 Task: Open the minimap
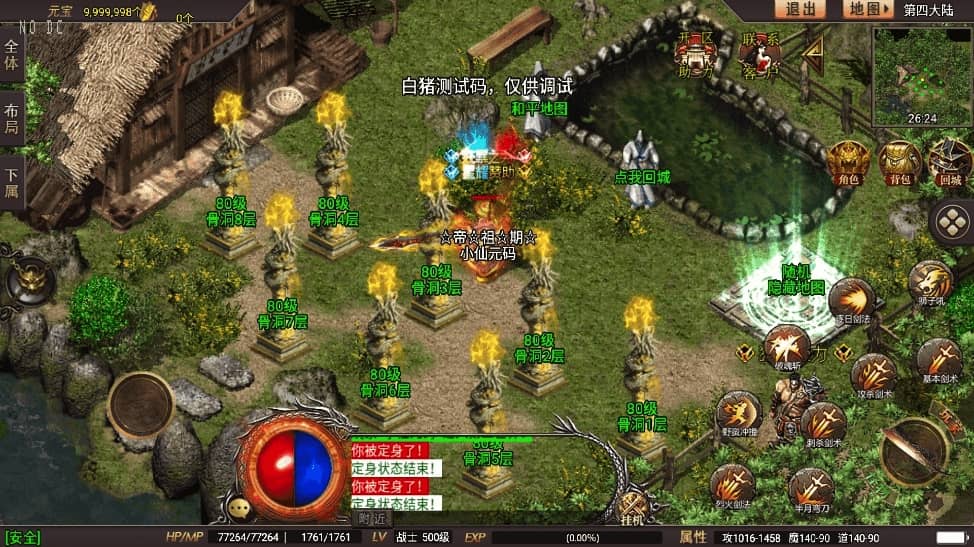pos(921,76)
